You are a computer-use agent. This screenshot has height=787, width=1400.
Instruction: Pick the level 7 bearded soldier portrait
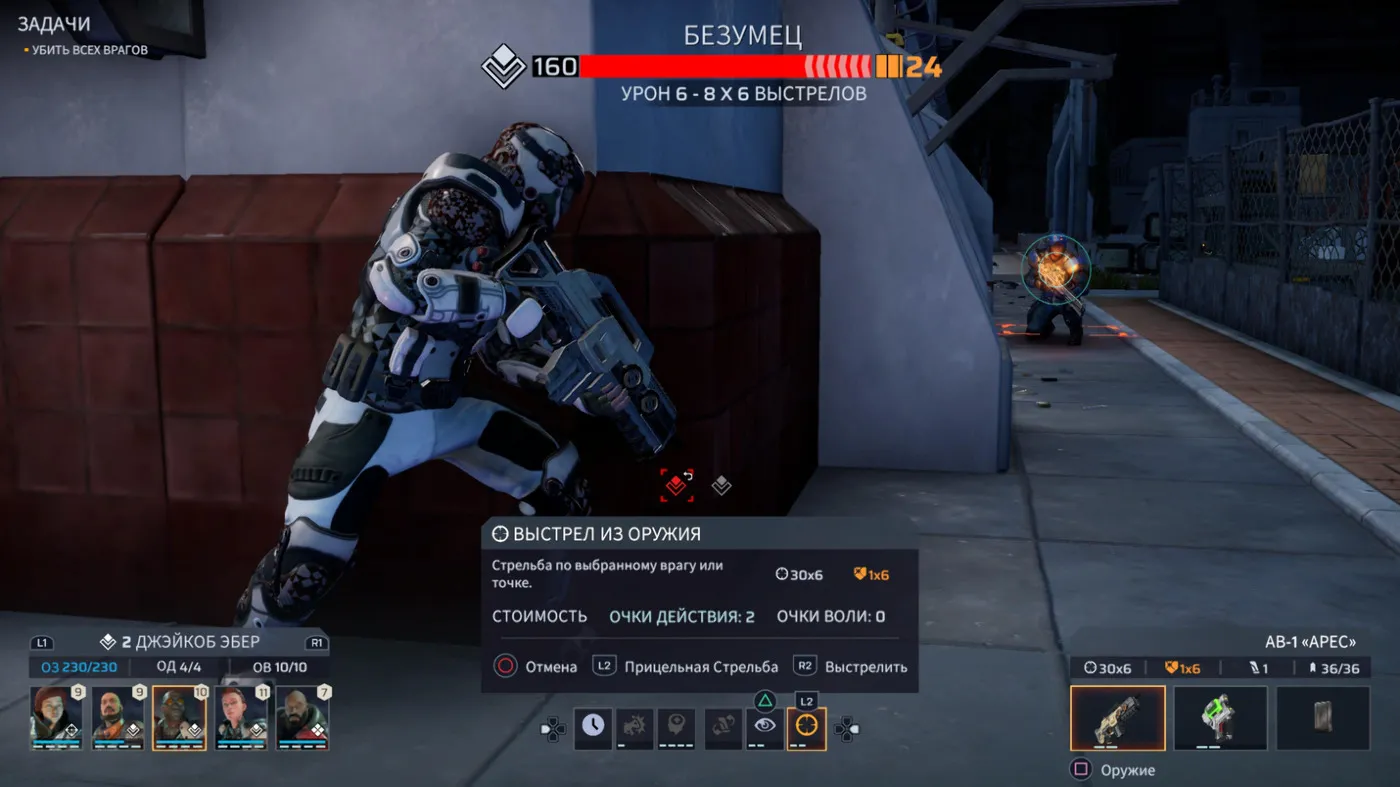tap(302, 716)
